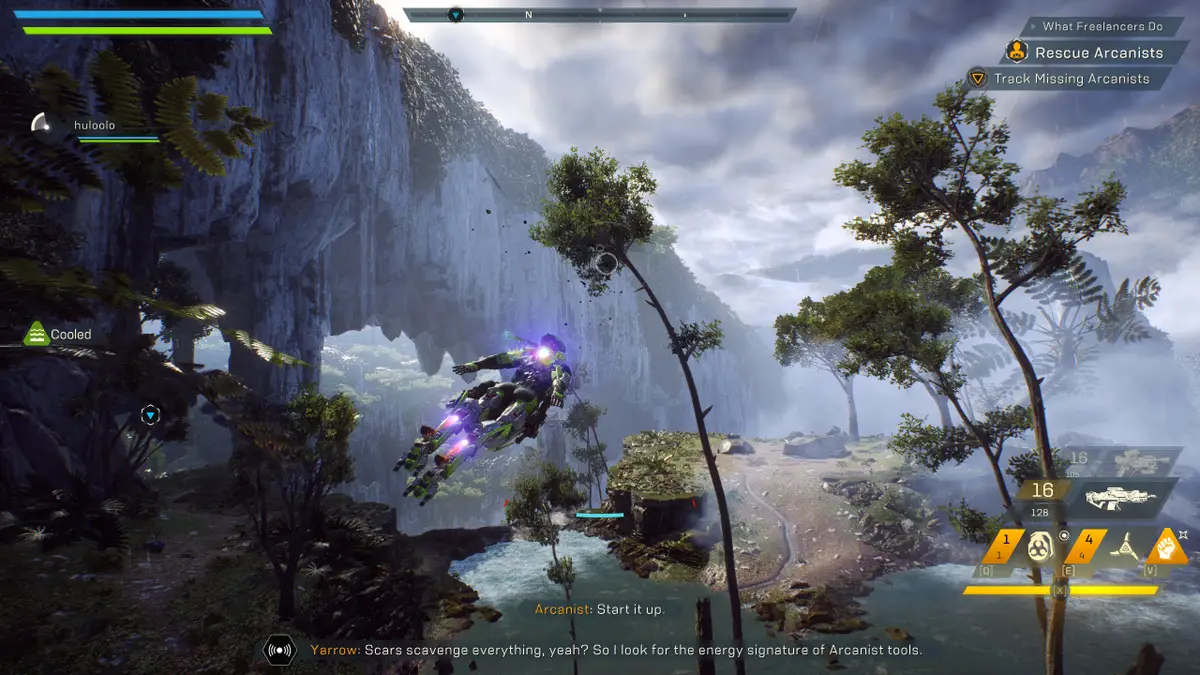
Task: Use the three-bladed shuriken ability
Action: [x=1126, y=547]
